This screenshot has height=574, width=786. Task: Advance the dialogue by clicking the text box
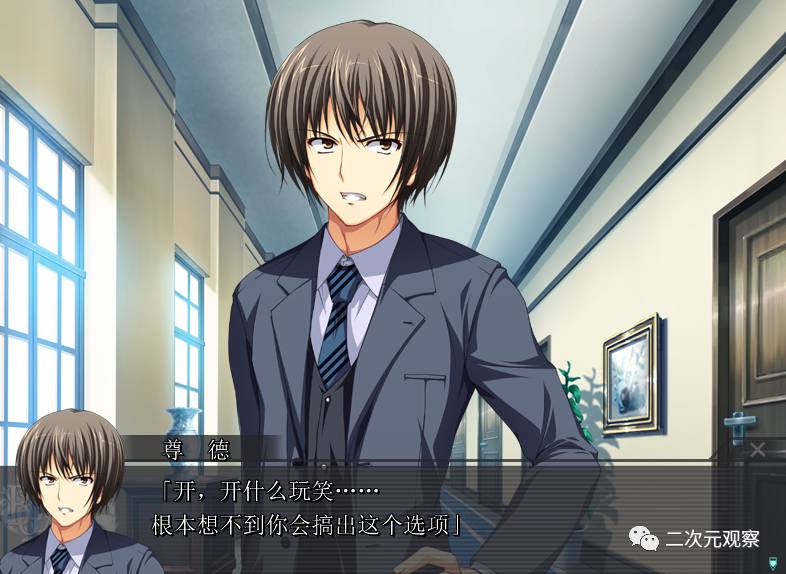click(400, 510)
